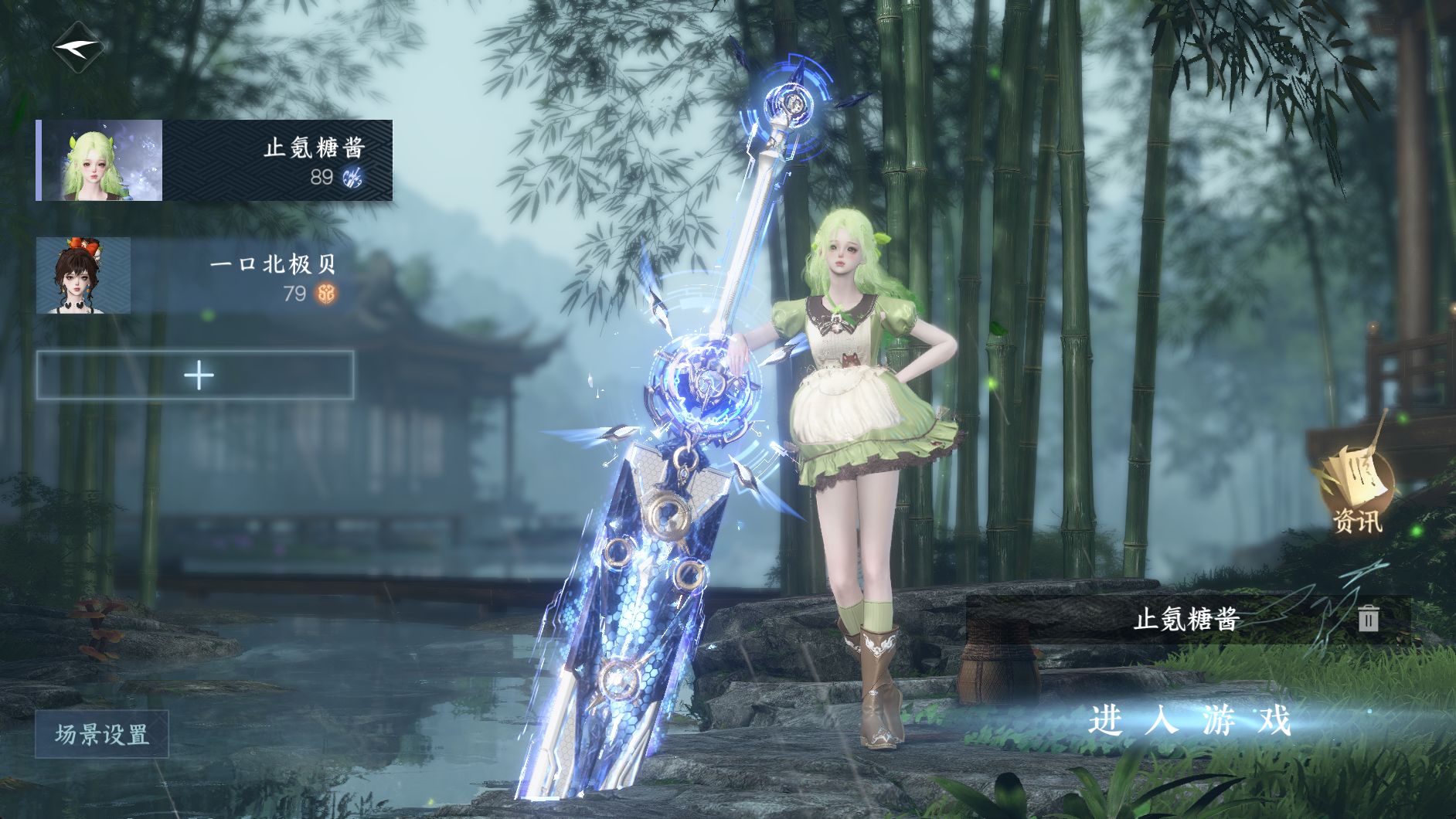
Task: Click the back arrow button
Action: pos(77,47)
